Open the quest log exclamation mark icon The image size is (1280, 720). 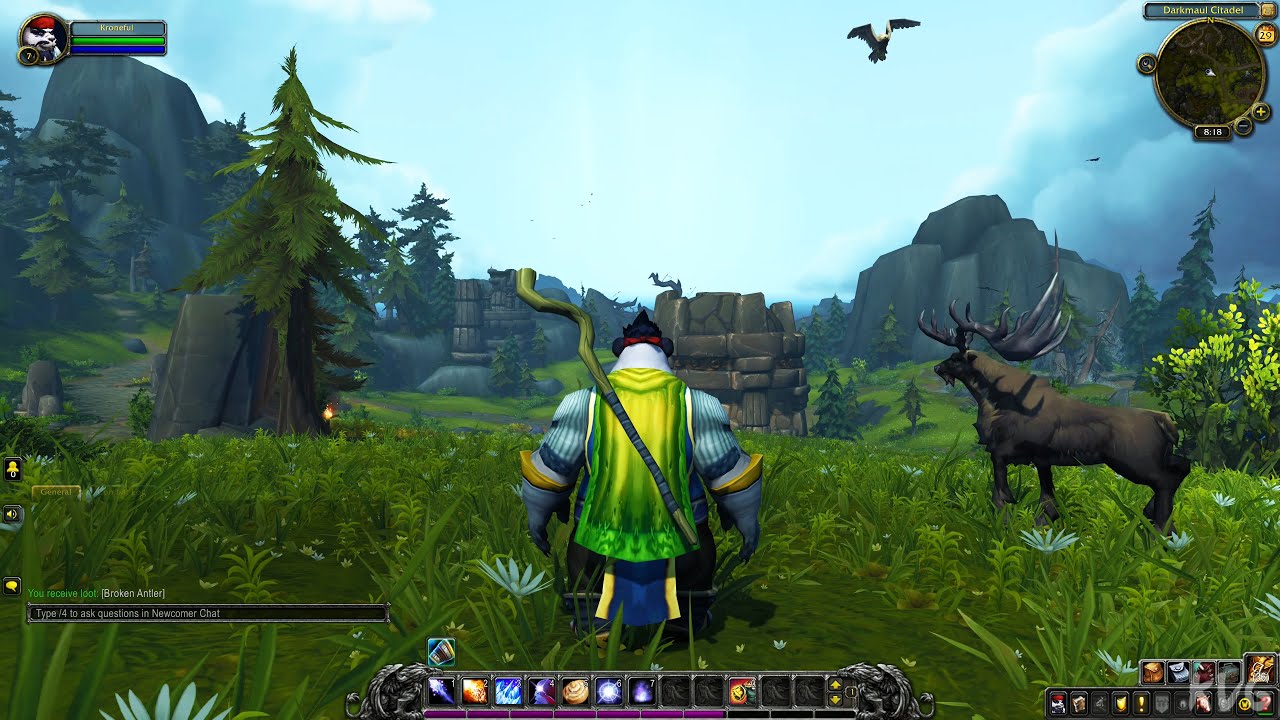click(x=1141, y=703)
